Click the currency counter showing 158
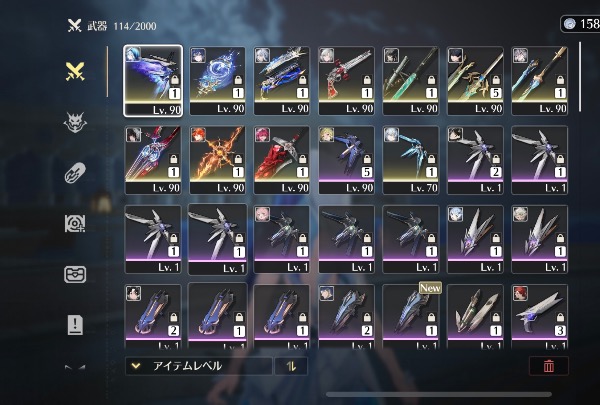 580,23
